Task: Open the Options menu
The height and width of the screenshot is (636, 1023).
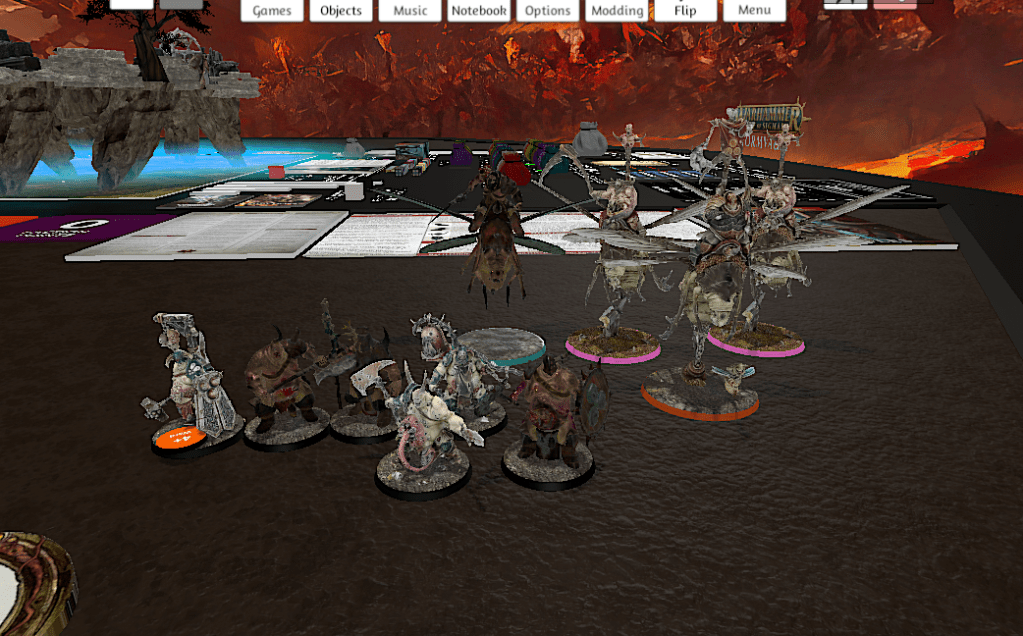Action: click(548, 10)
